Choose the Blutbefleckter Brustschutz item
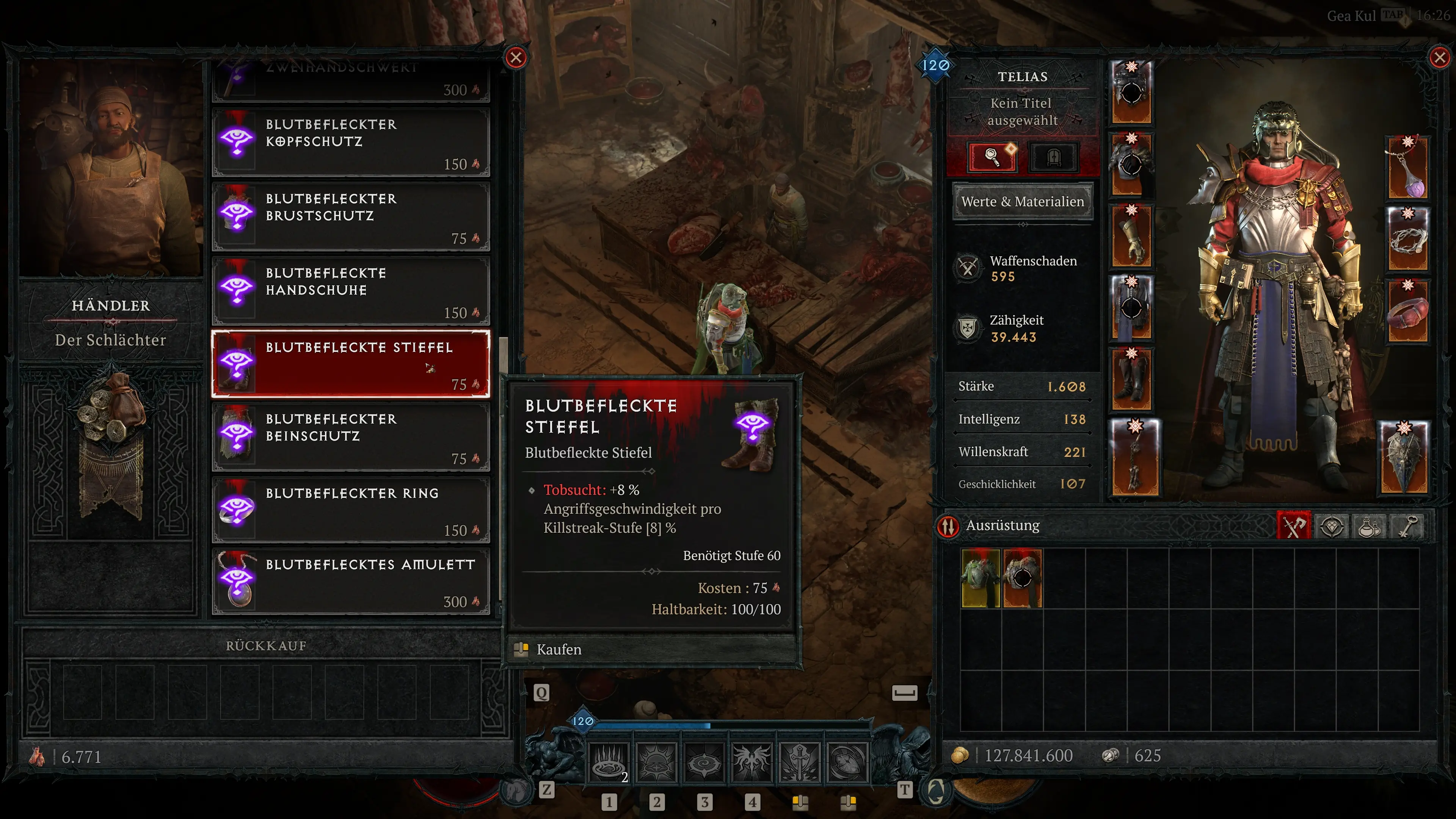 coord(350,217)
